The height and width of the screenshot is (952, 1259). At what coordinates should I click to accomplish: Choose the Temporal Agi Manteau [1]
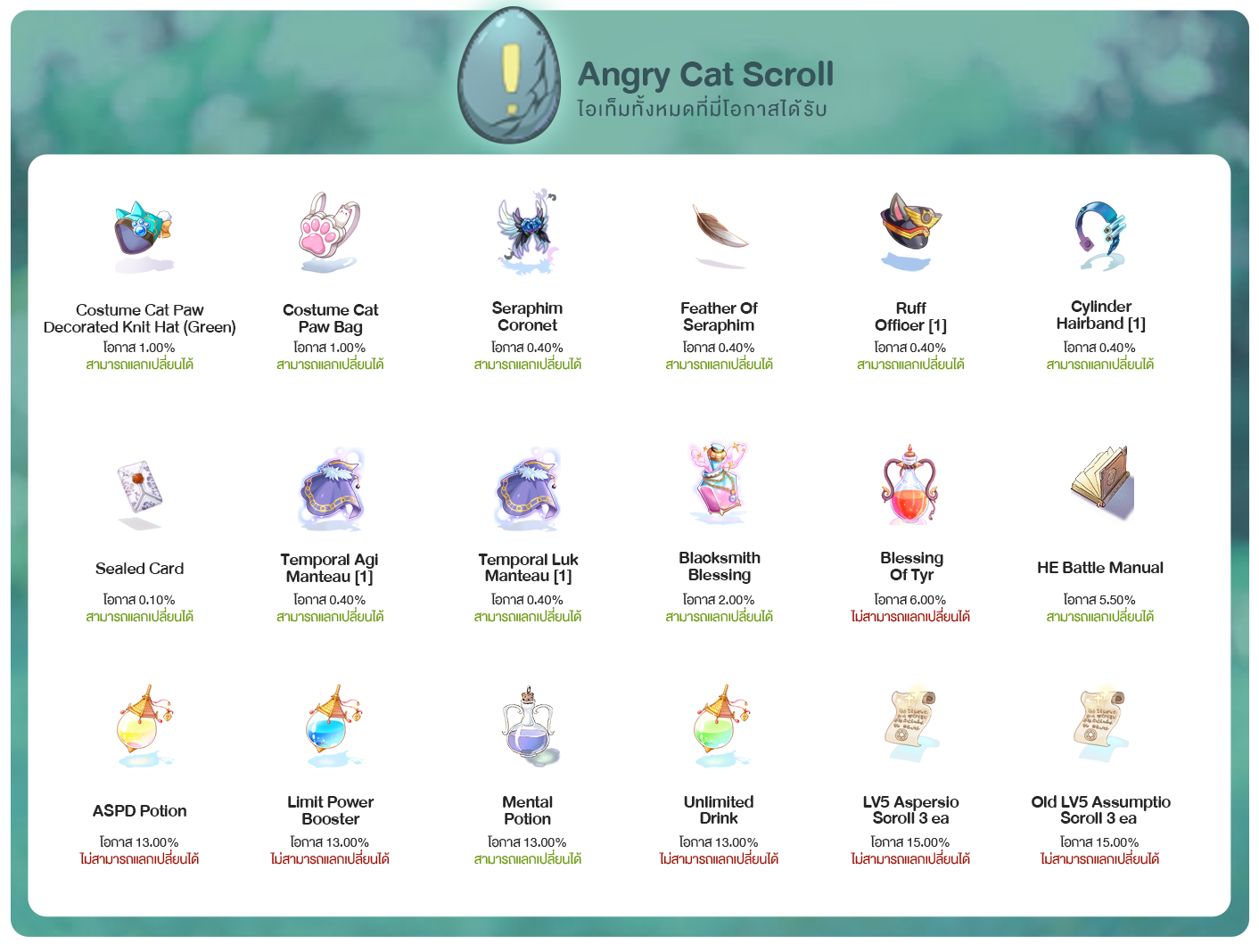(x=331, y=490)
